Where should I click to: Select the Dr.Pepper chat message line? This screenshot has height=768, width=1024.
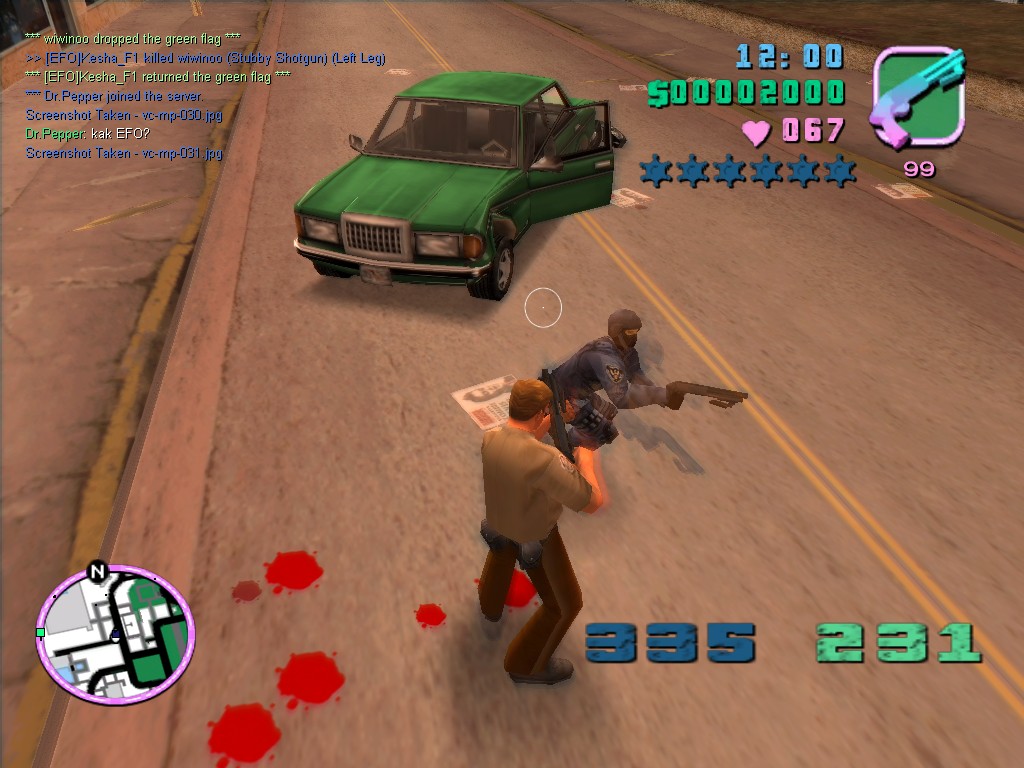86,134
